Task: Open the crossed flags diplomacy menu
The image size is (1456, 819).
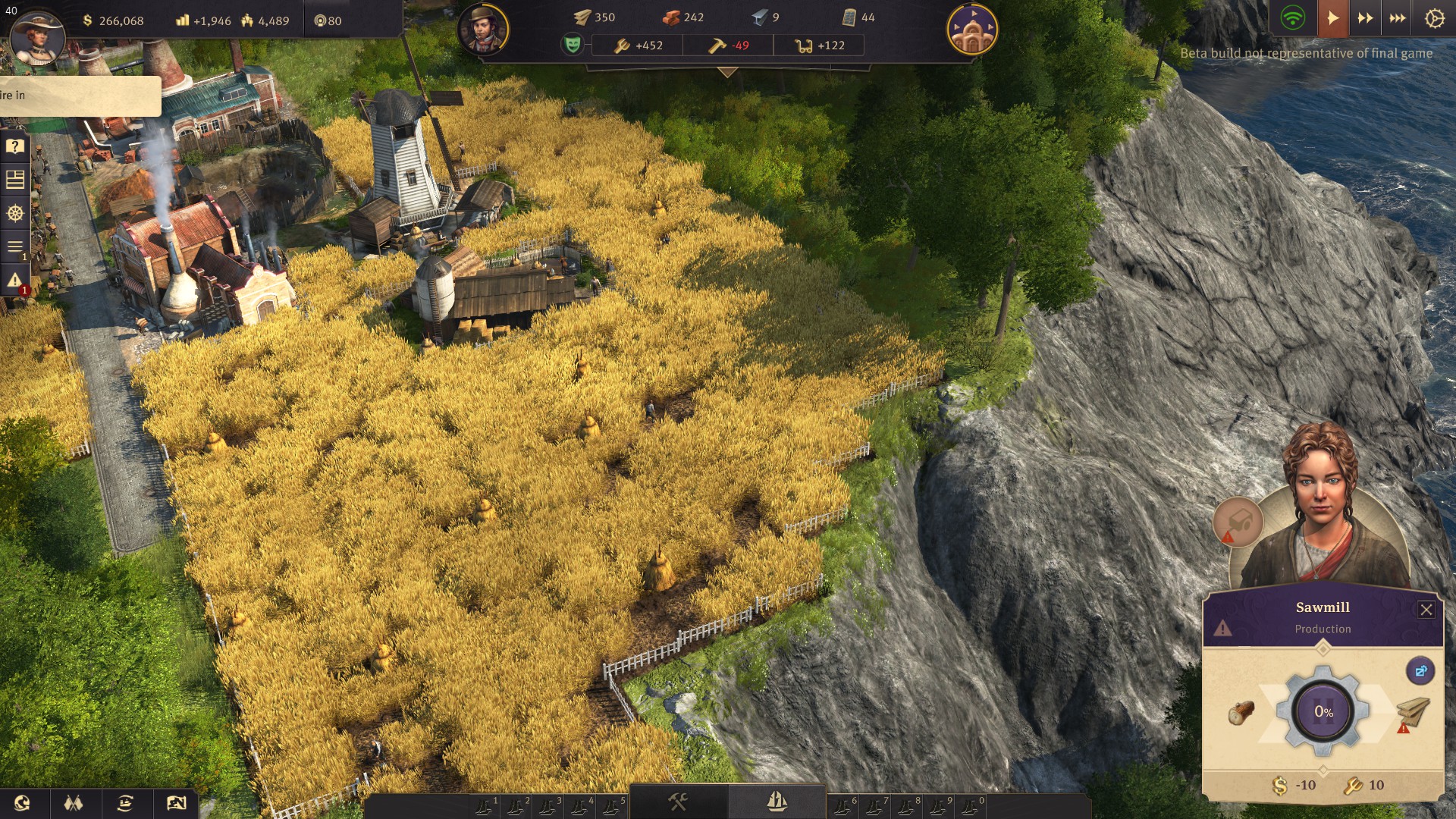Action: click(x=74, y=803)
